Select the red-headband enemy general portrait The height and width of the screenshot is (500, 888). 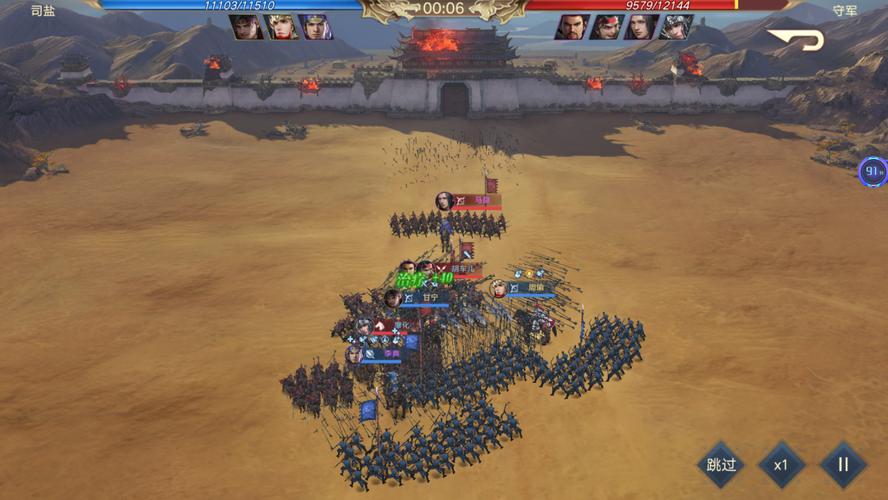pos(607,27)
